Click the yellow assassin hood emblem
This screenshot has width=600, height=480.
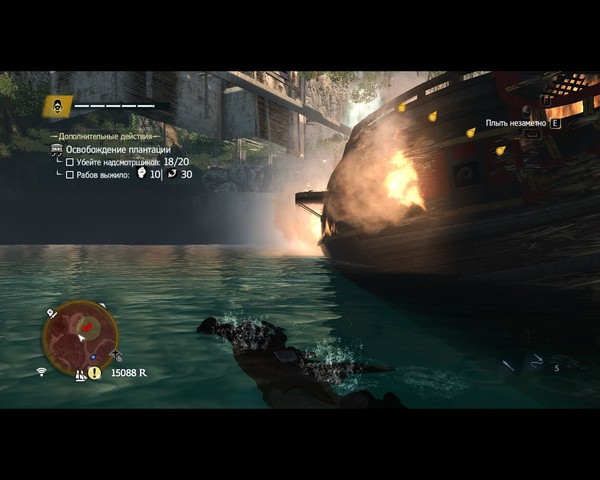(x=58, y=106)
